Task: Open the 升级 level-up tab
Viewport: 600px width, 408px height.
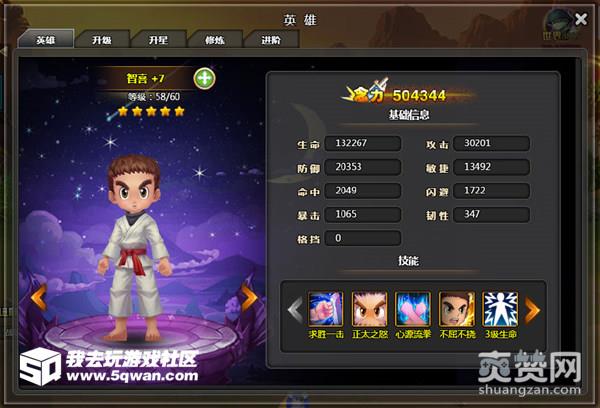Action: tap(102, 41)
